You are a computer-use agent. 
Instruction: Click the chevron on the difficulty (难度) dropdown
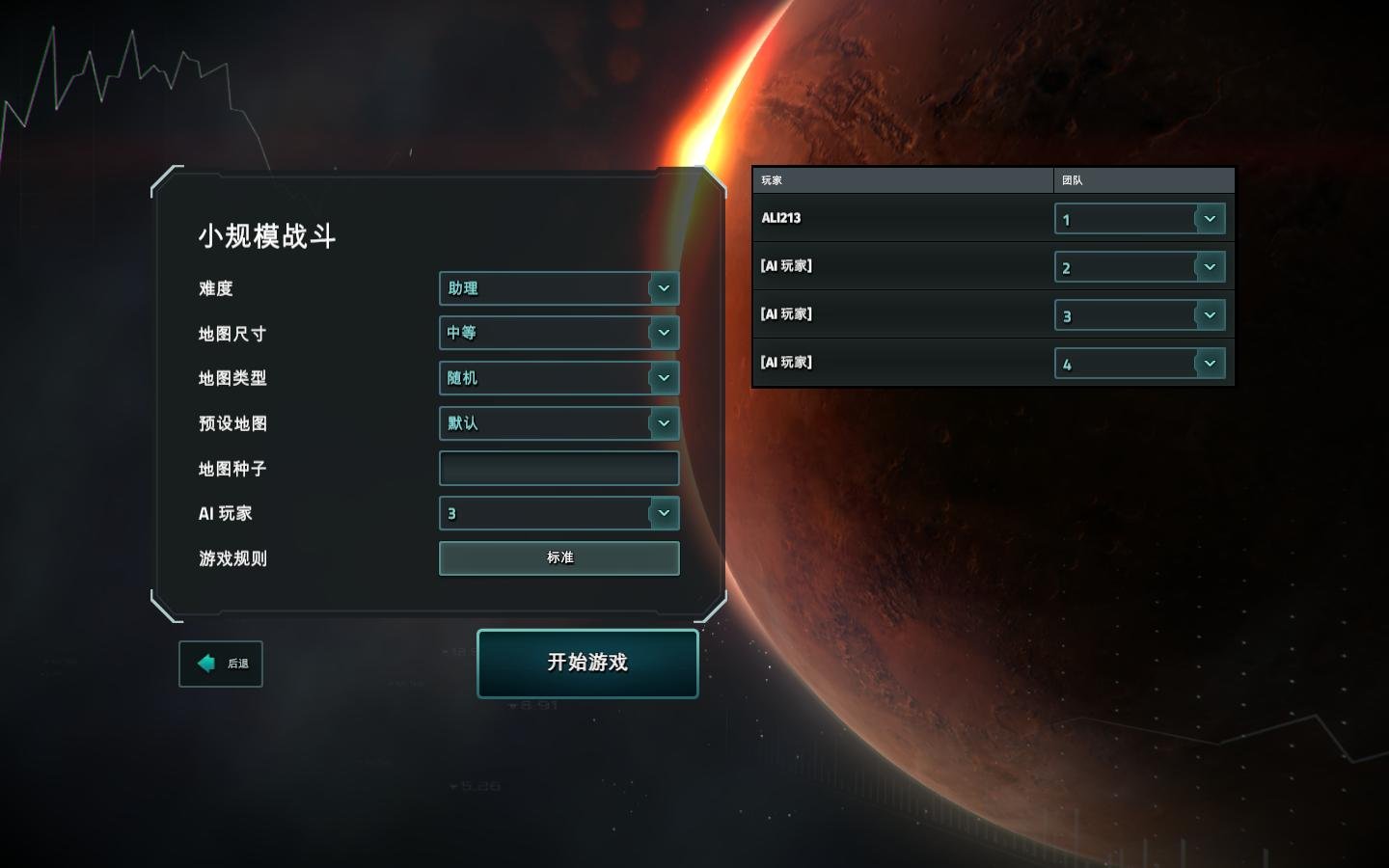(x=664, y=287)
